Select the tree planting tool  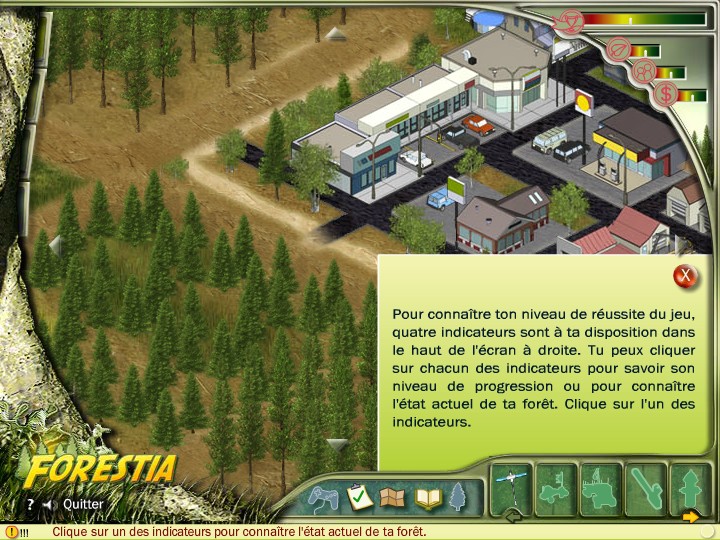point(690,488)
